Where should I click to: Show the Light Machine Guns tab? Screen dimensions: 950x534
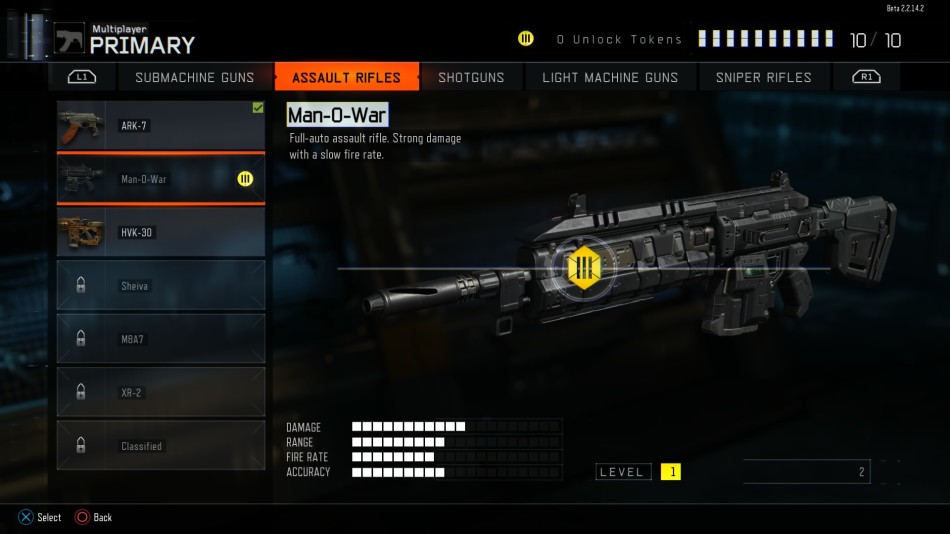610,77
